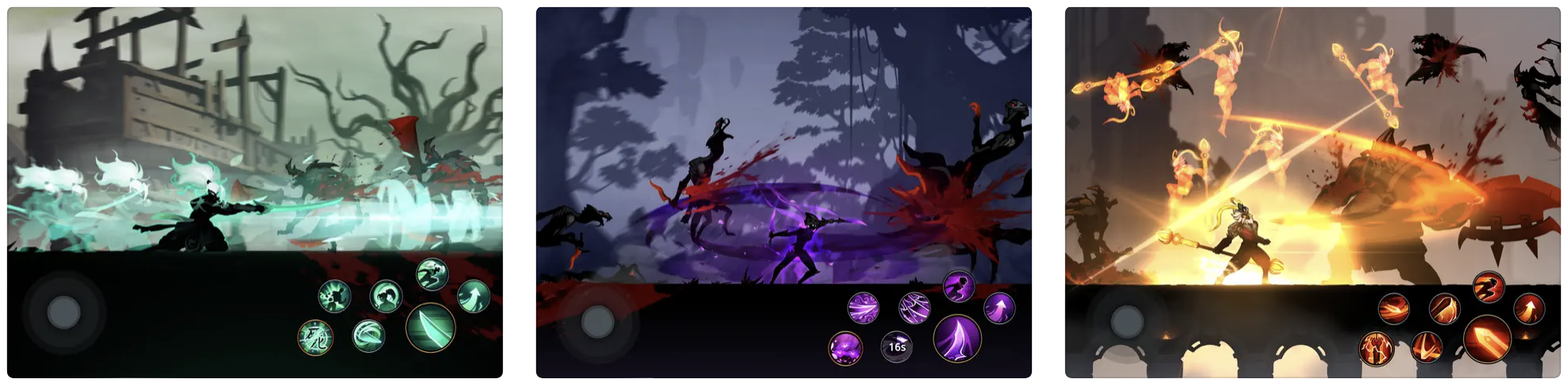This screenshot has height=383, width=1568.
Task: Use the green ponytail warrior skill
Action: point(386,296)
